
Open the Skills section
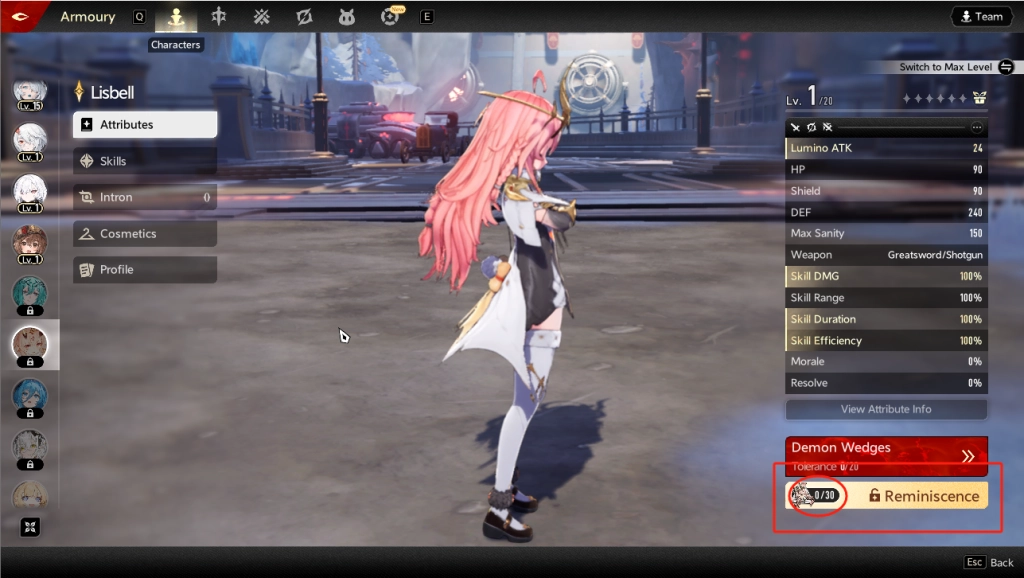point(145,161)
